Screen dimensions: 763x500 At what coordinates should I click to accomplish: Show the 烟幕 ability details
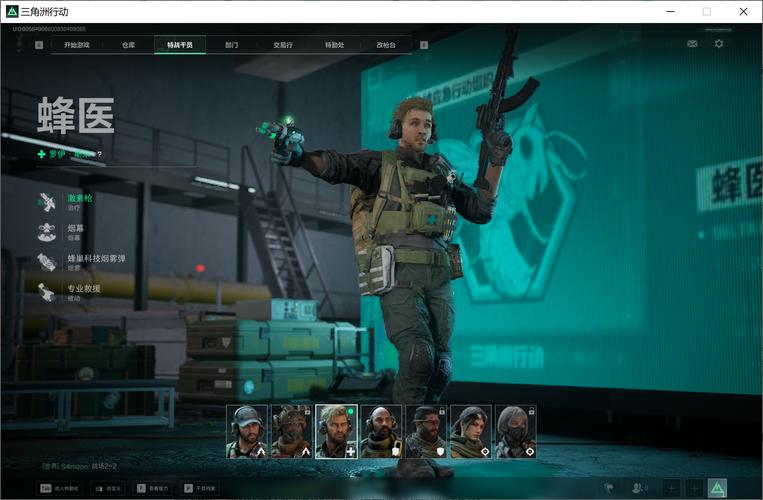click(x=74, y=232)
